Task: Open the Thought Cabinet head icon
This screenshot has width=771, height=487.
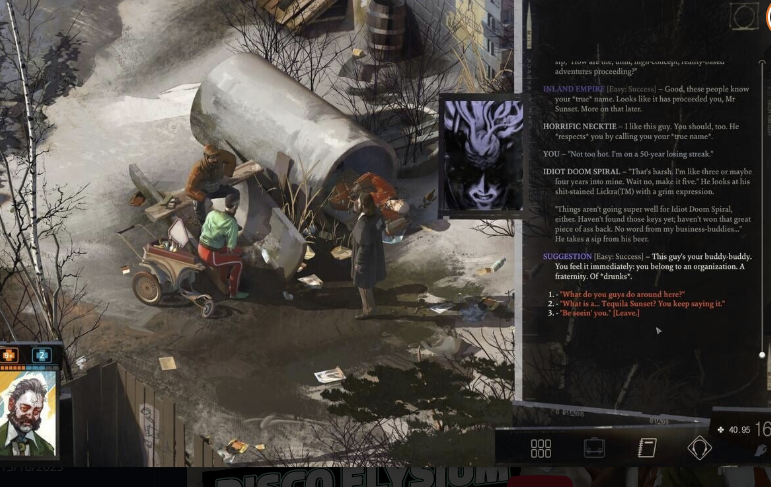Action: (x=699, y=448)
